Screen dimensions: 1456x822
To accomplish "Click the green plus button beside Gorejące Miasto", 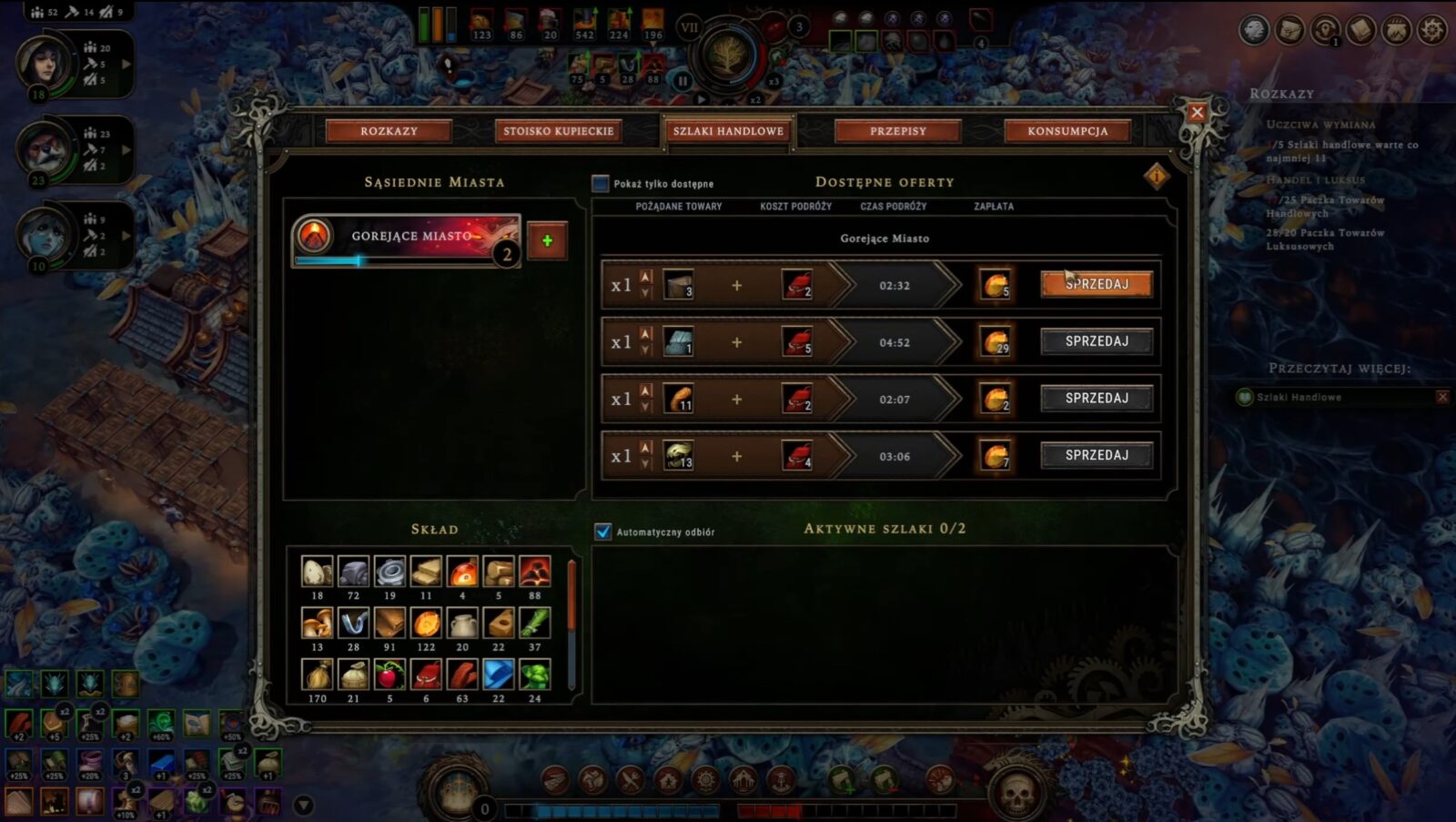I will click(x=547, y=240).
